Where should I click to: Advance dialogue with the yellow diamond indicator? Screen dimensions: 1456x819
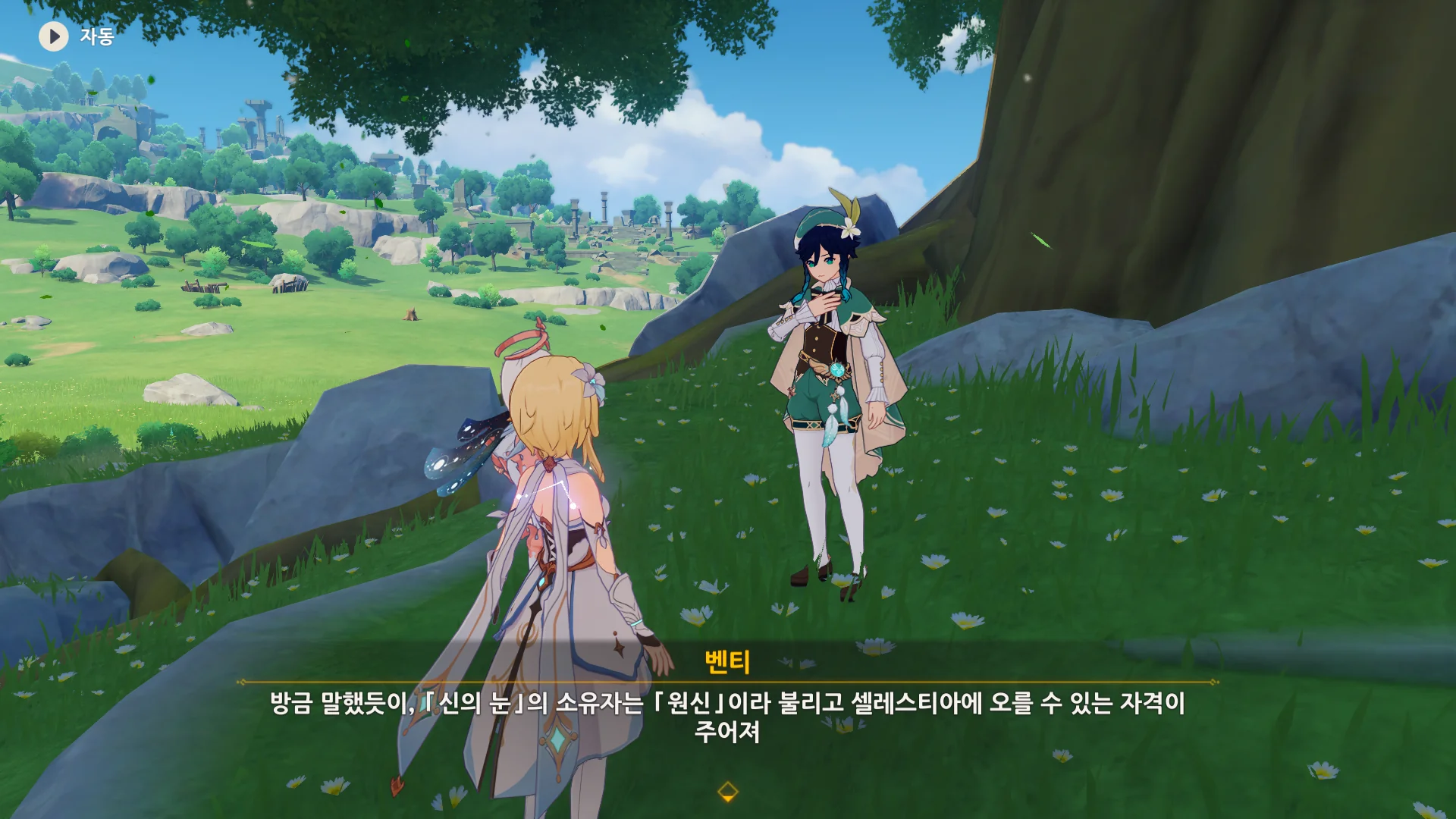pos(727,792)
